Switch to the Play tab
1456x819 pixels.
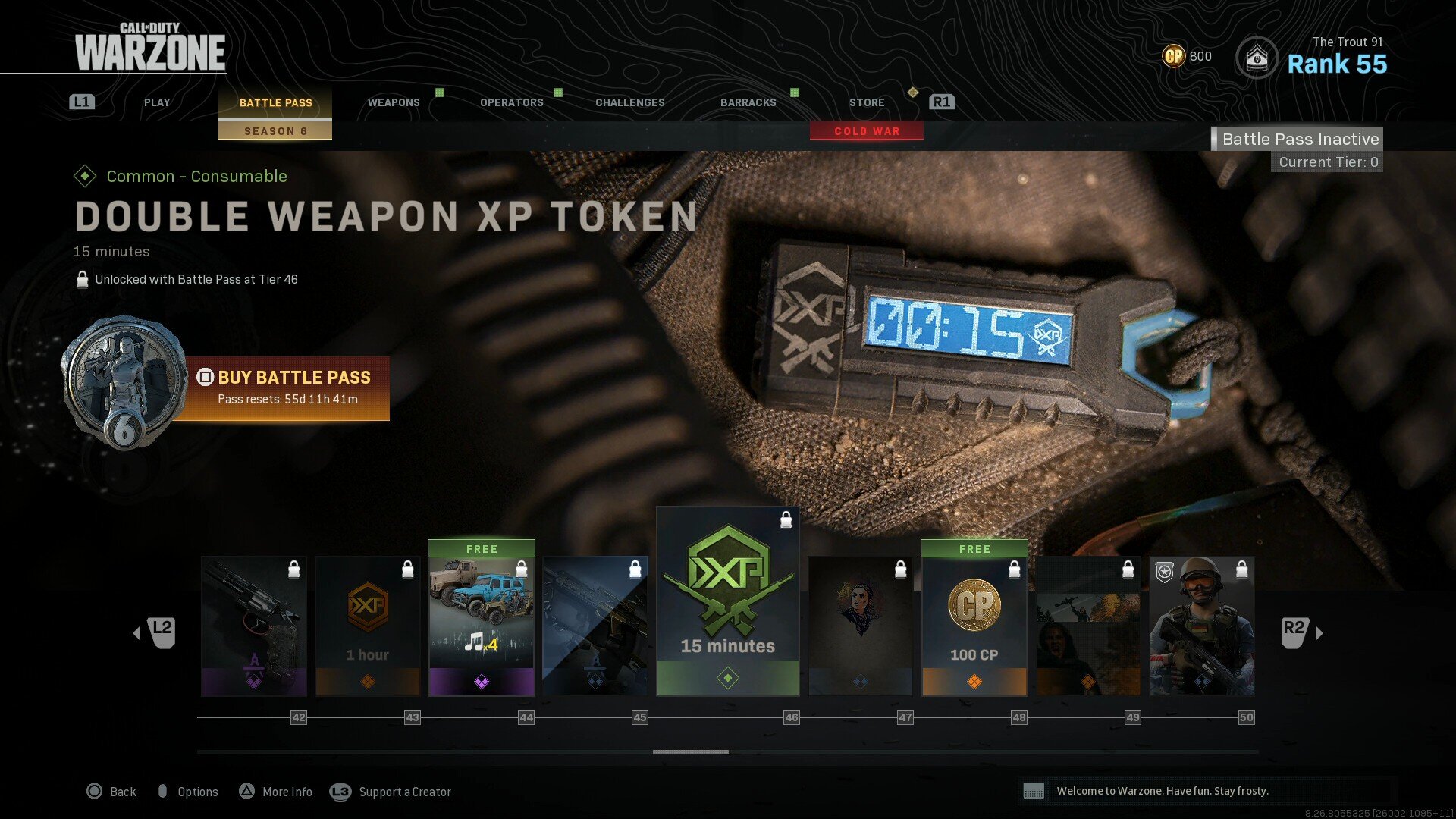(157, 102)
